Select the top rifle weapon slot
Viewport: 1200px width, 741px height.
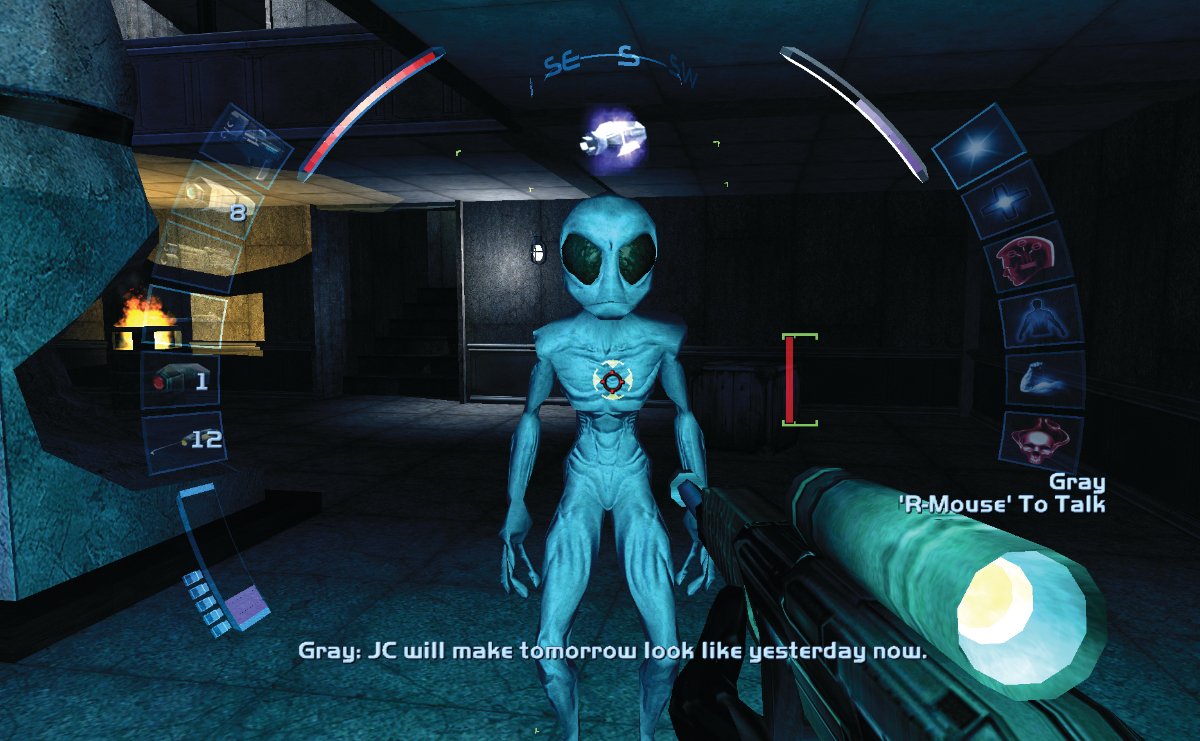(245, 143)
